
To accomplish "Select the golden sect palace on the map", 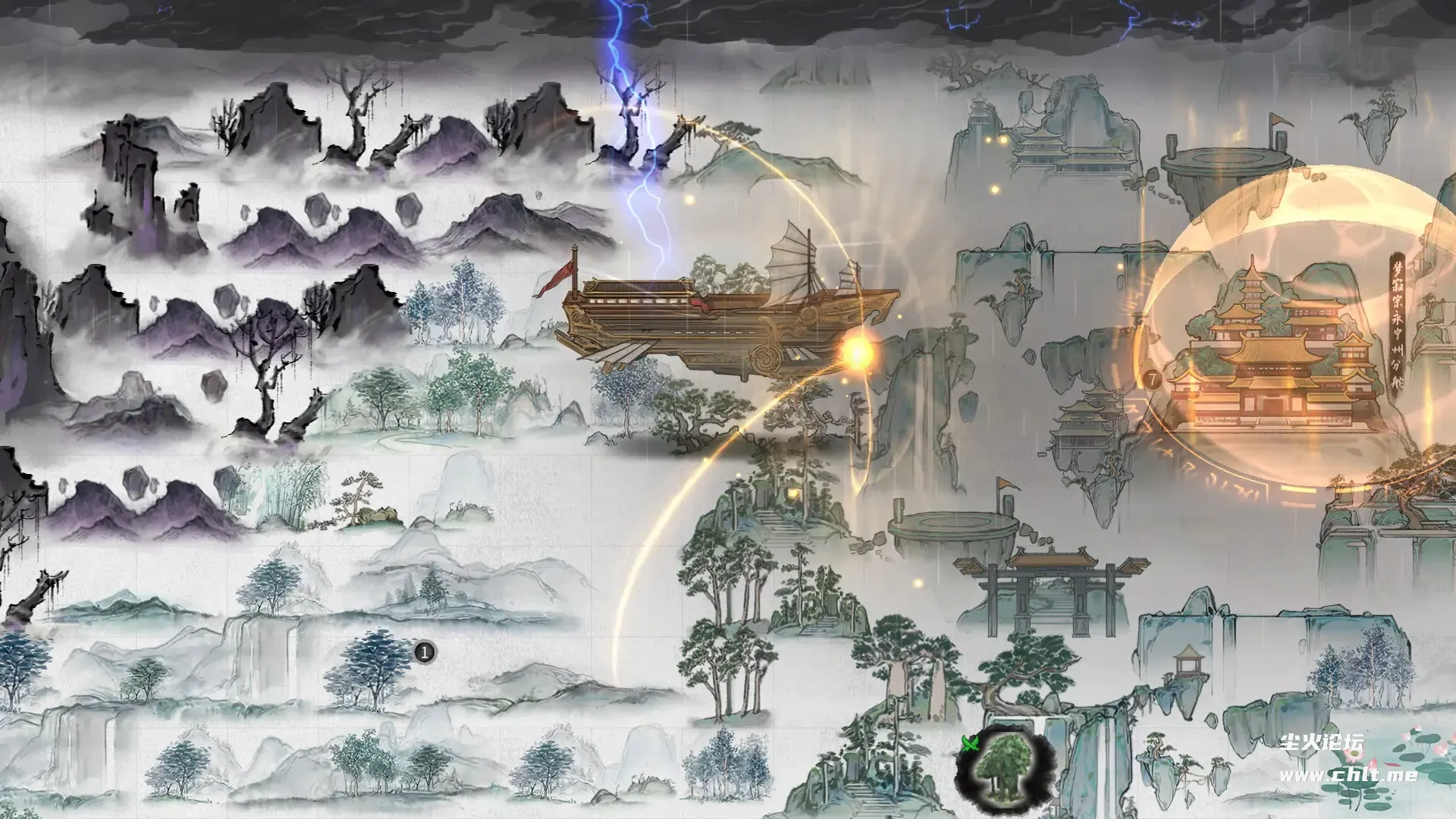I will (x=1276, y=356).
